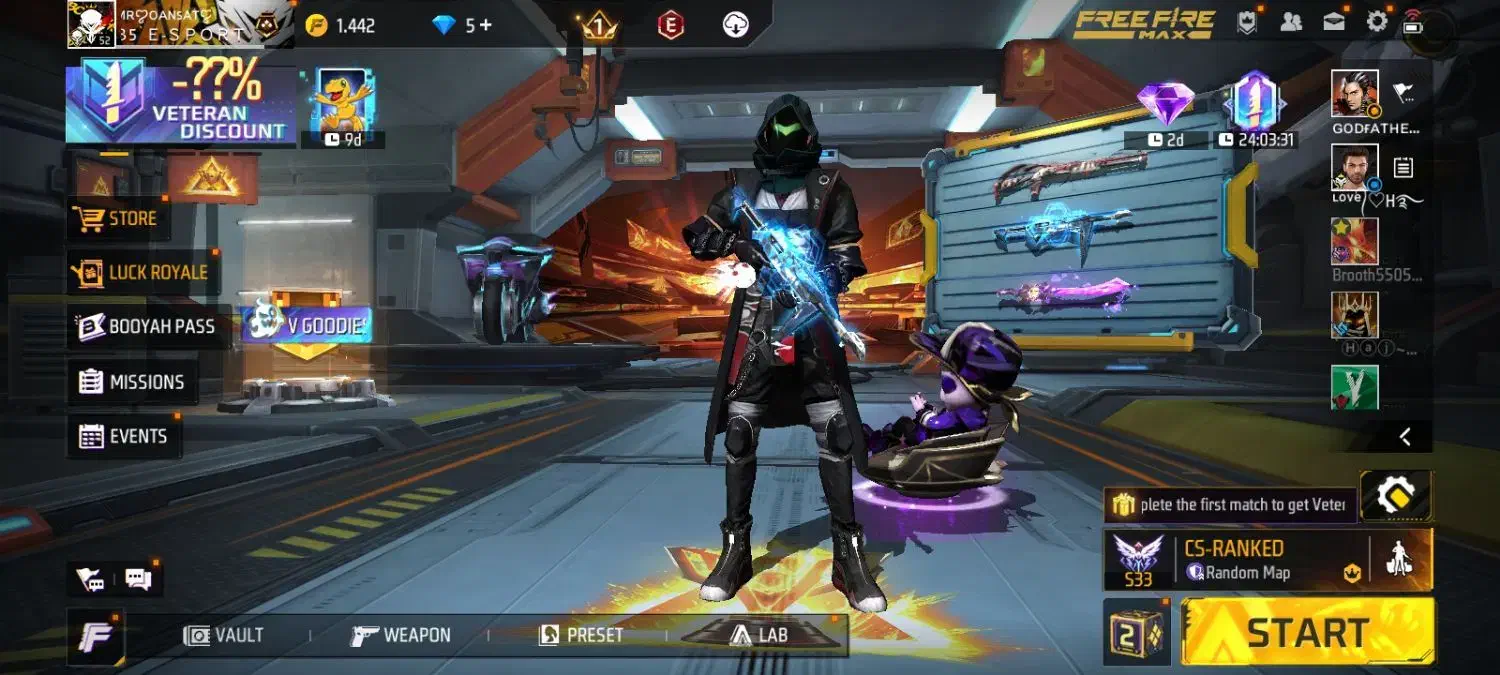The image size is (1500, 675).
Task: Open the download cloud icon
Action: (x=736, y=25)
